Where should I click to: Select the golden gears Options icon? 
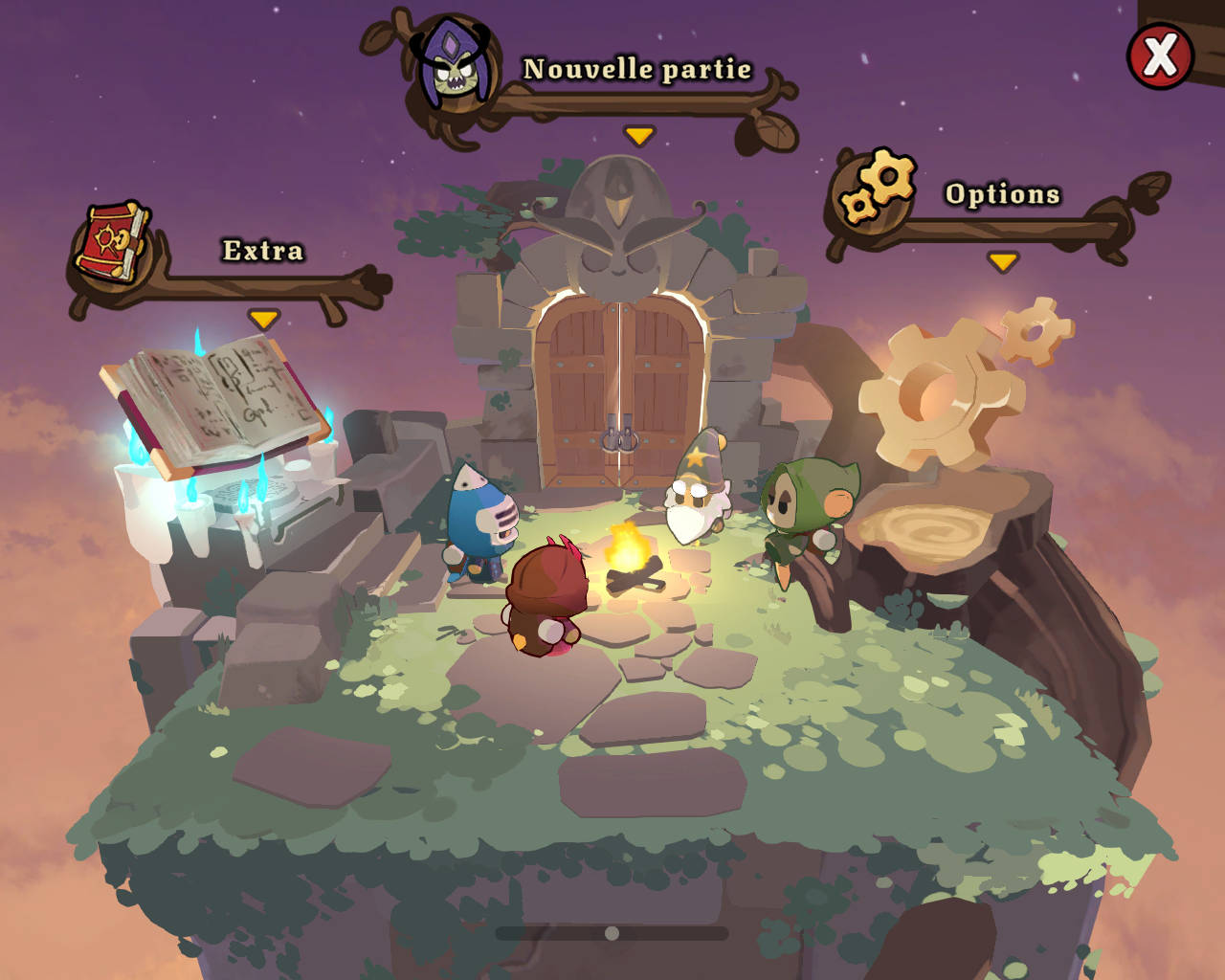(877, 187)
